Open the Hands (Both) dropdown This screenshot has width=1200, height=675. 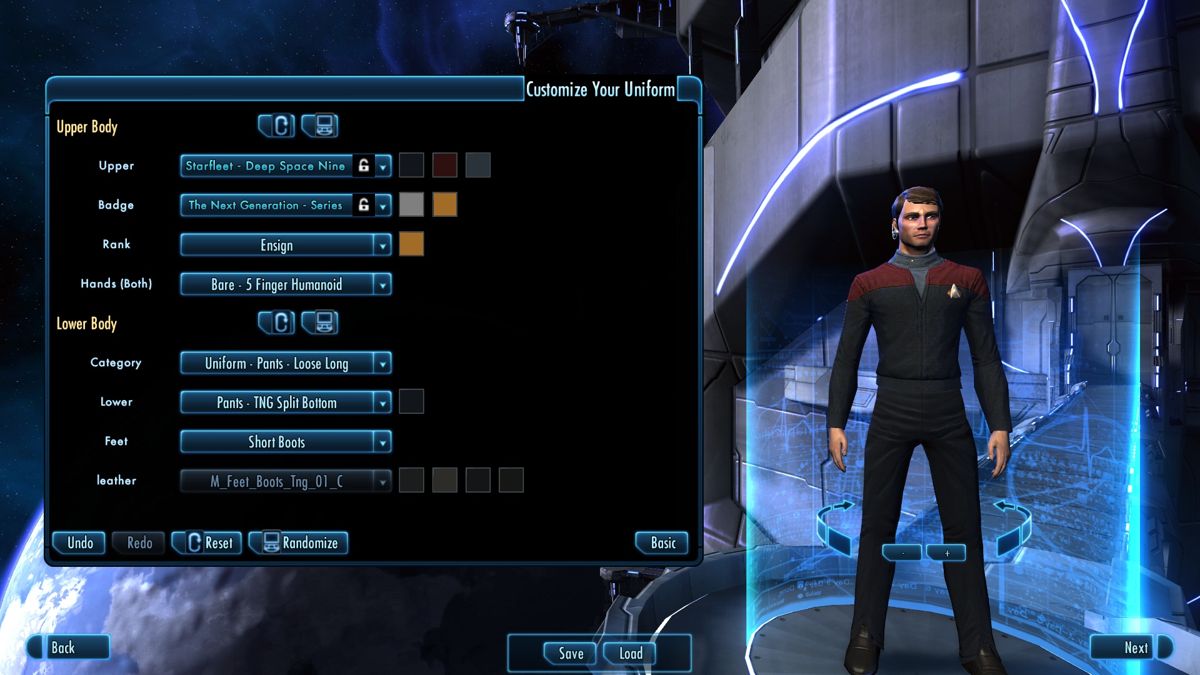285,285
